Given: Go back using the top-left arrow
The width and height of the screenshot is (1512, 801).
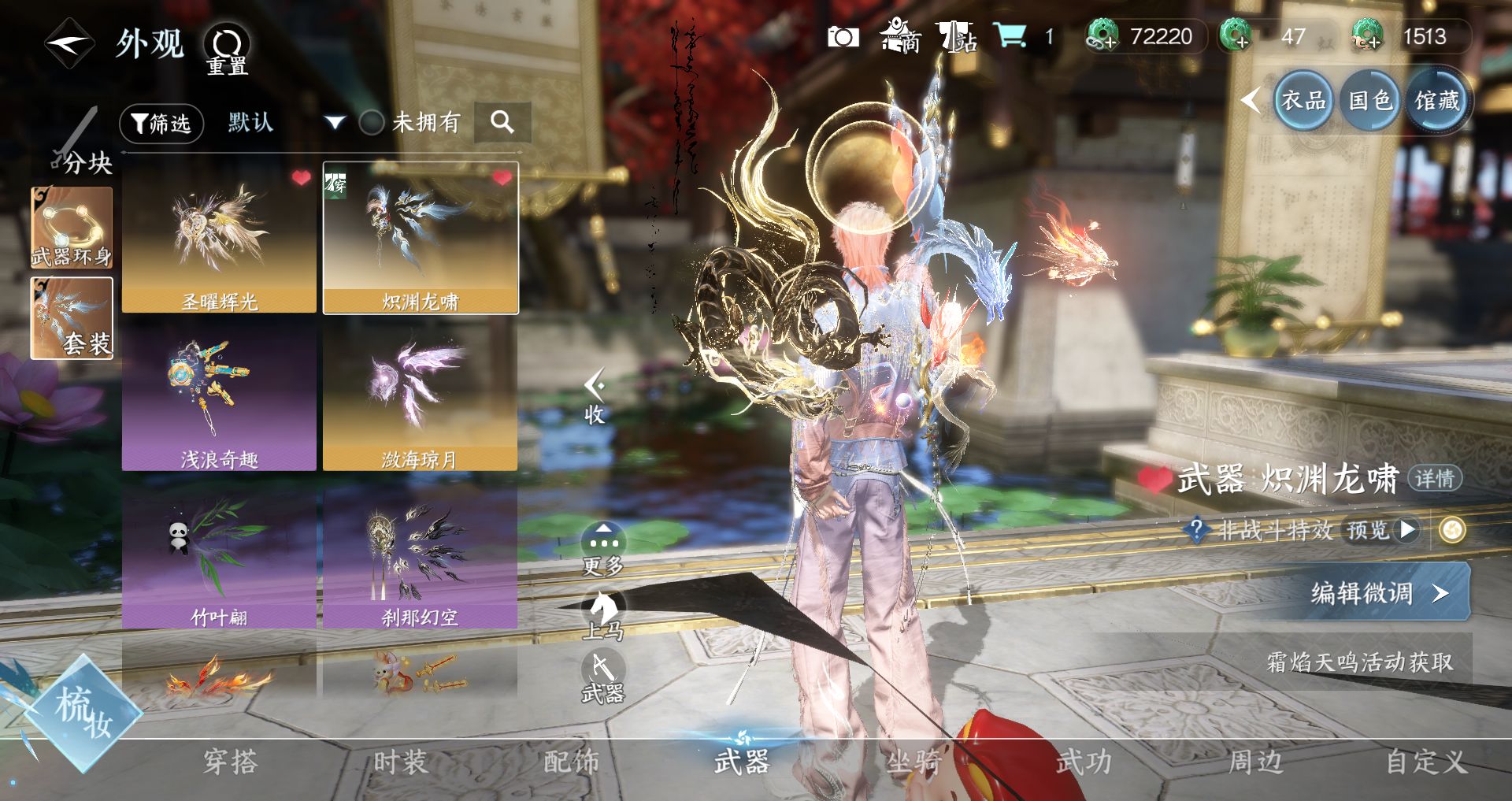Looking at the screenshot, I should pyautogui.click(x=69, y=44).
